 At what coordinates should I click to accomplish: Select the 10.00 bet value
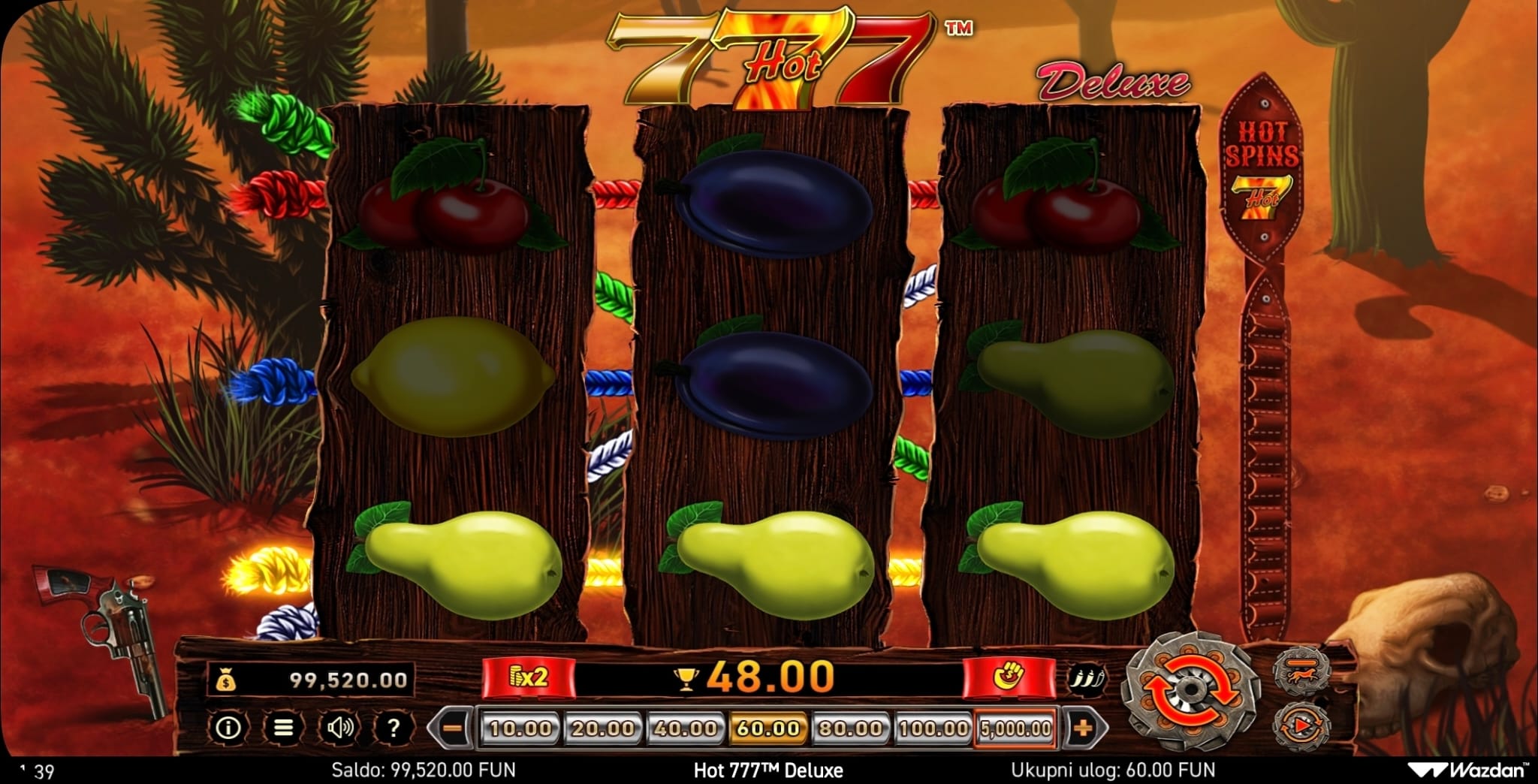520,728
